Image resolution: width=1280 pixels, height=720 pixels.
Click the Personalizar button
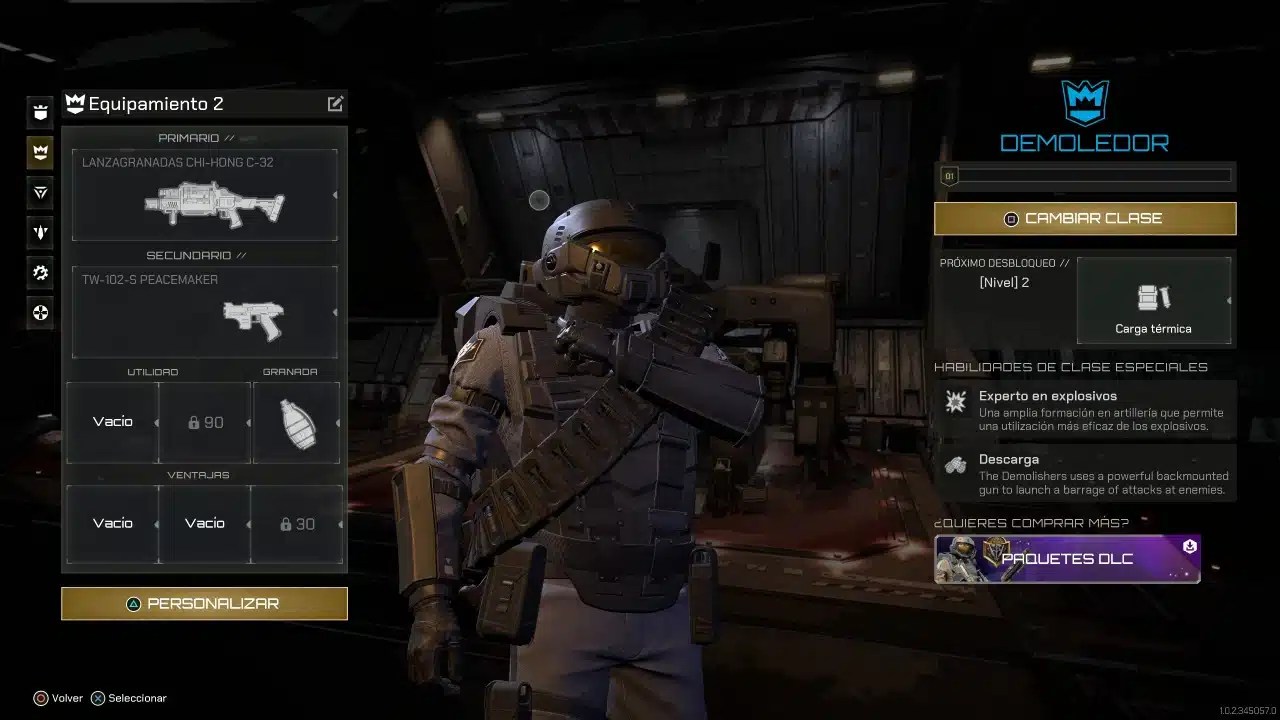point(204,604)
